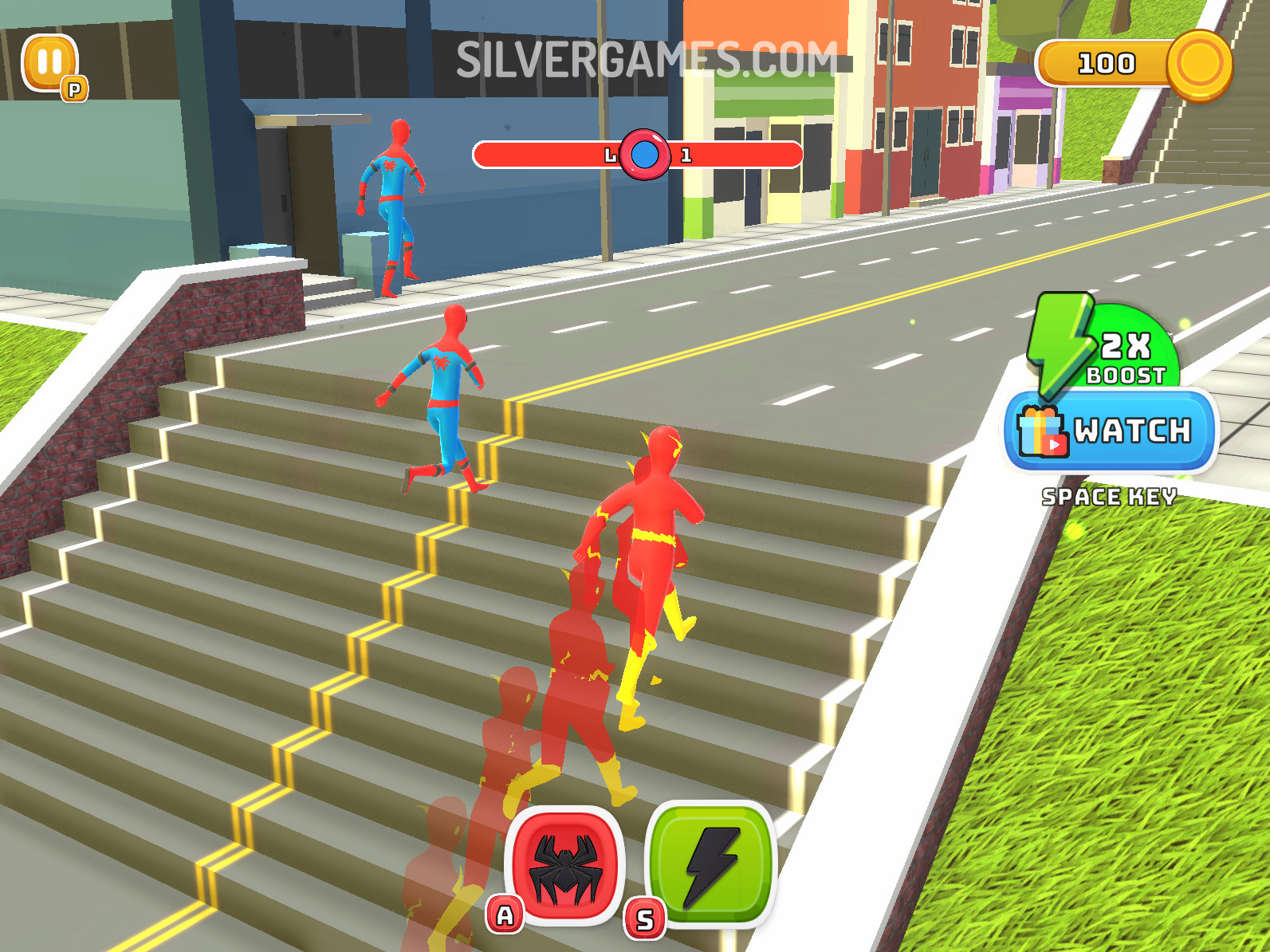Trigger the green lightning bolt speed ability
Viewport: 1270px width, 952px height.
click(710, 864)
